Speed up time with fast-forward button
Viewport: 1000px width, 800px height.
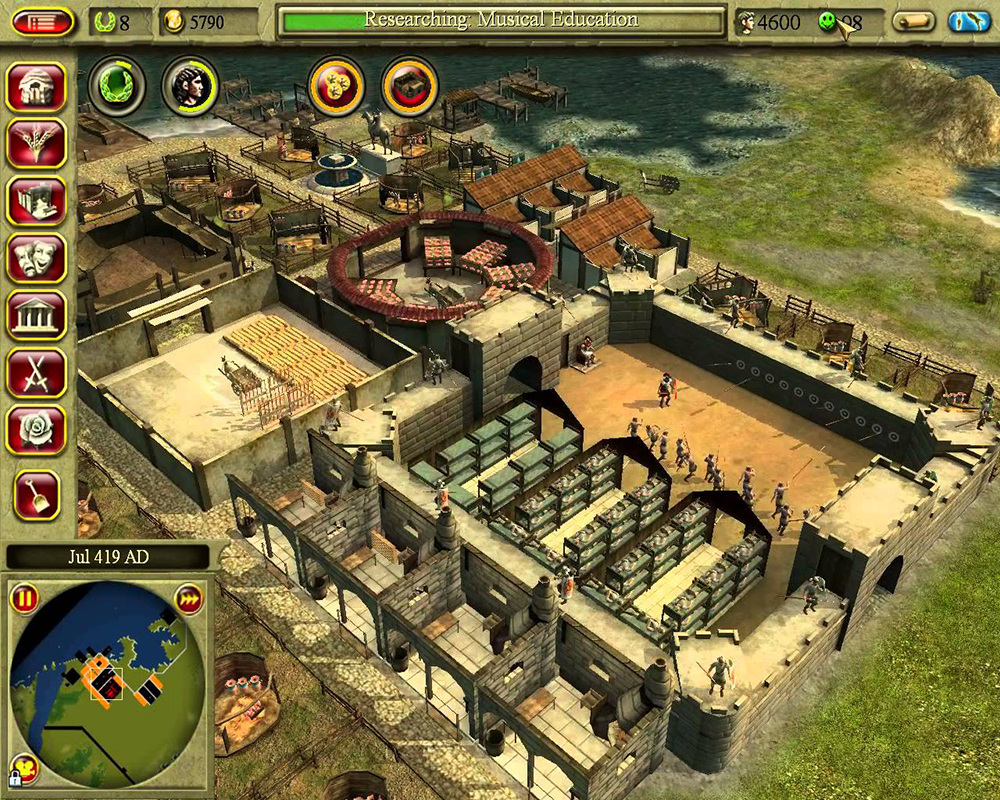189,600
